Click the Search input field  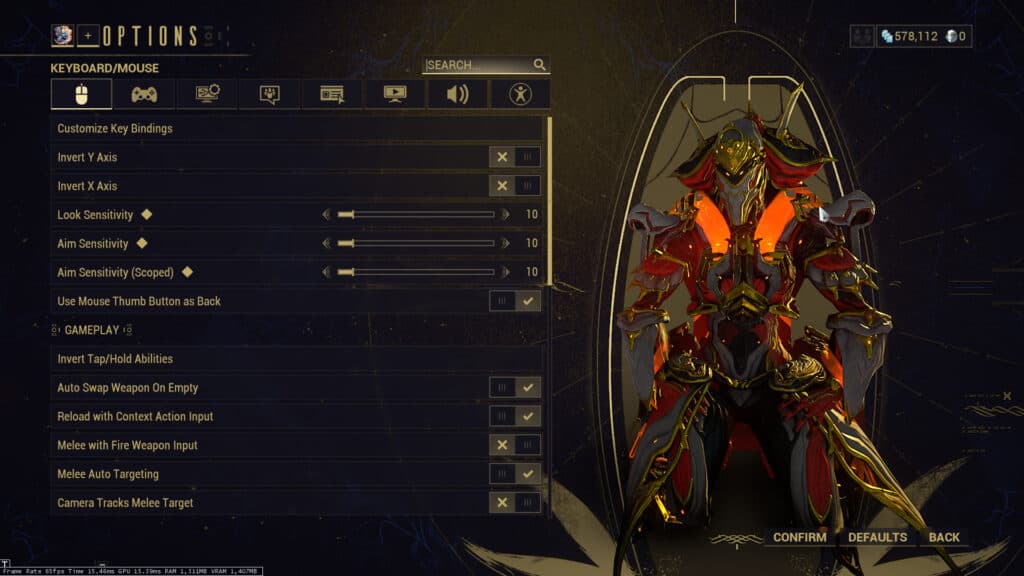click(478, 65)
